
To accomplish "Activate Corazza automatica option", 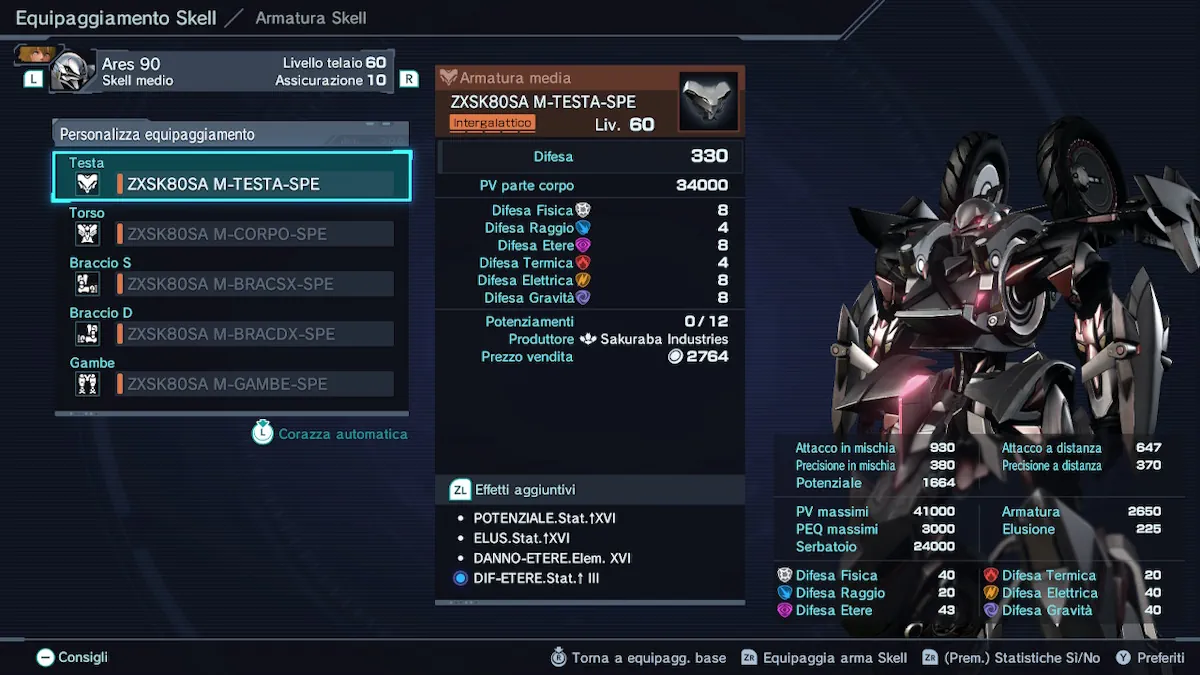I will pos(331,434).
